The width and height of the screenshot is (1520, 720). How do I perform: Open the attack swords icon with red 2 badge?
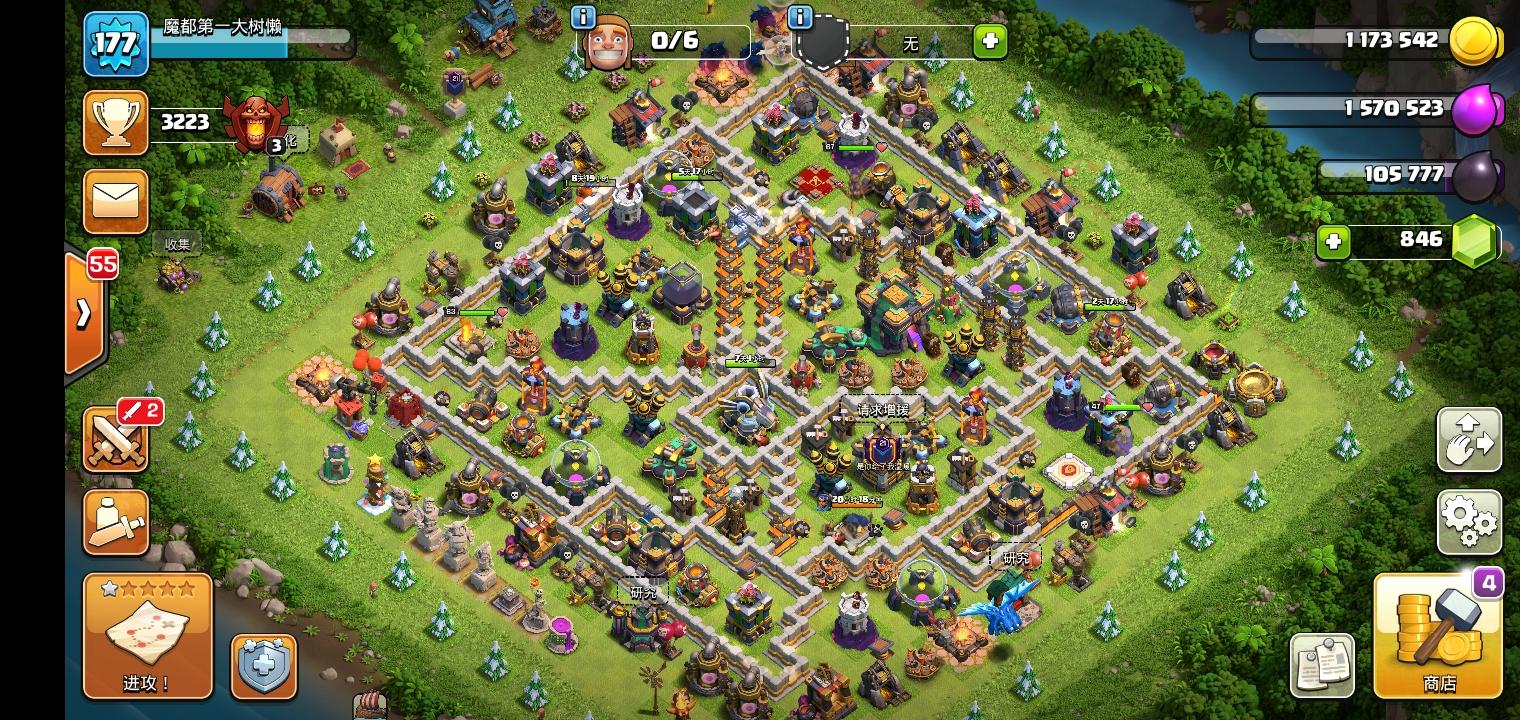tap(115, 438)
